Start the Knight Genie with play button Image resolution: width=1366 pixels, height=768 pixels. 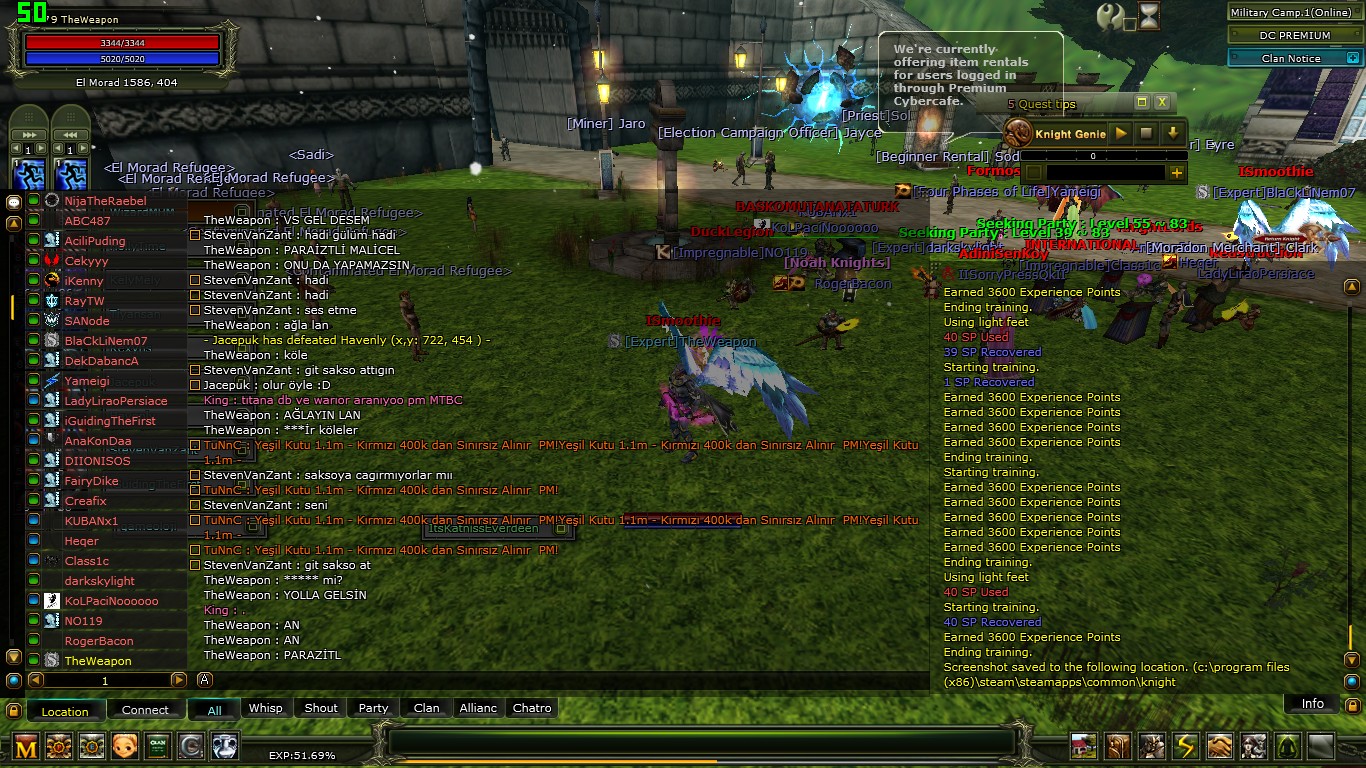coord(1121,133)
